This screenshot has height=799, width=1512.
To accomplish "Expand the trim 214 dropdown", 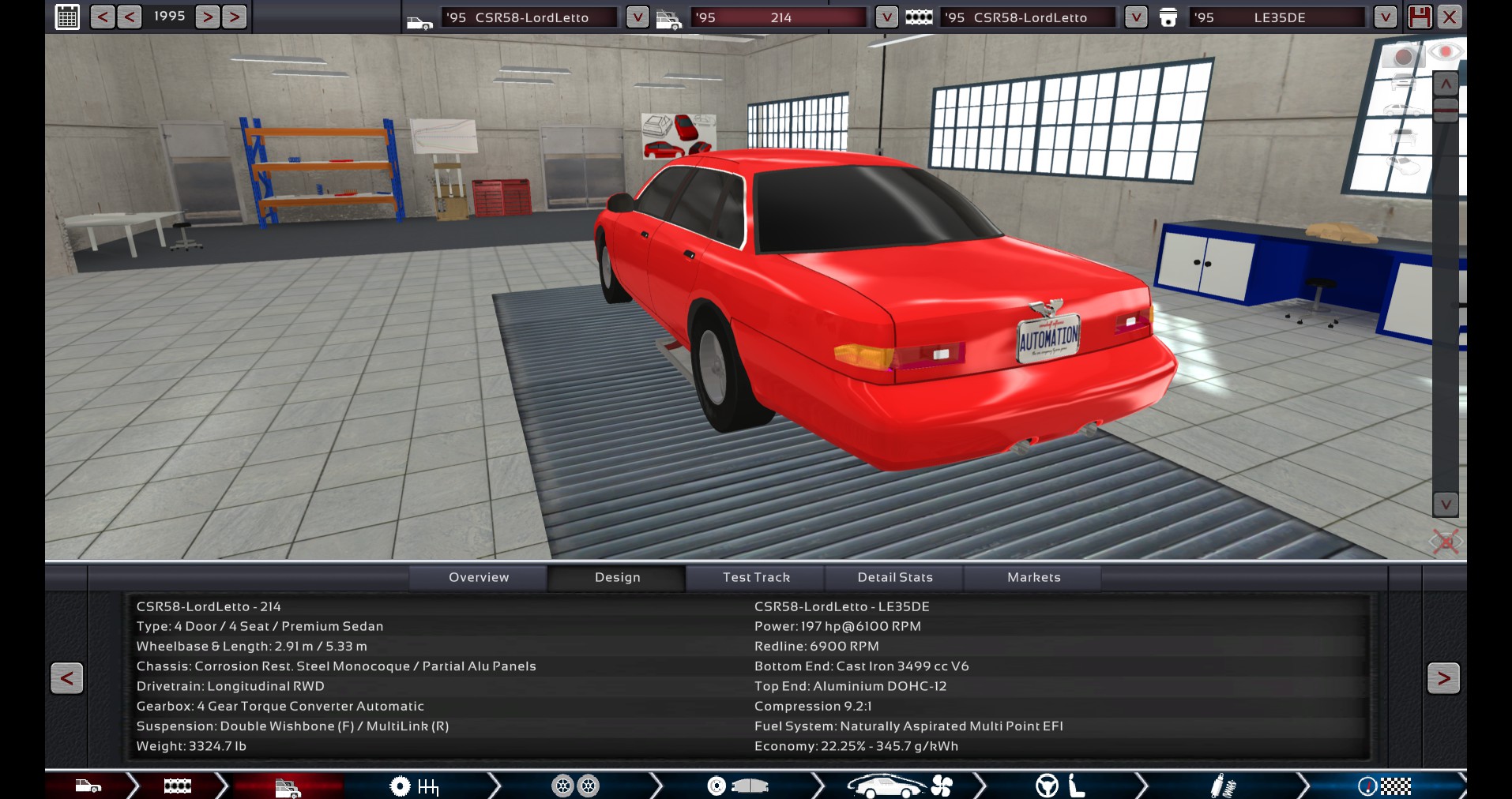I will (886, 17).
